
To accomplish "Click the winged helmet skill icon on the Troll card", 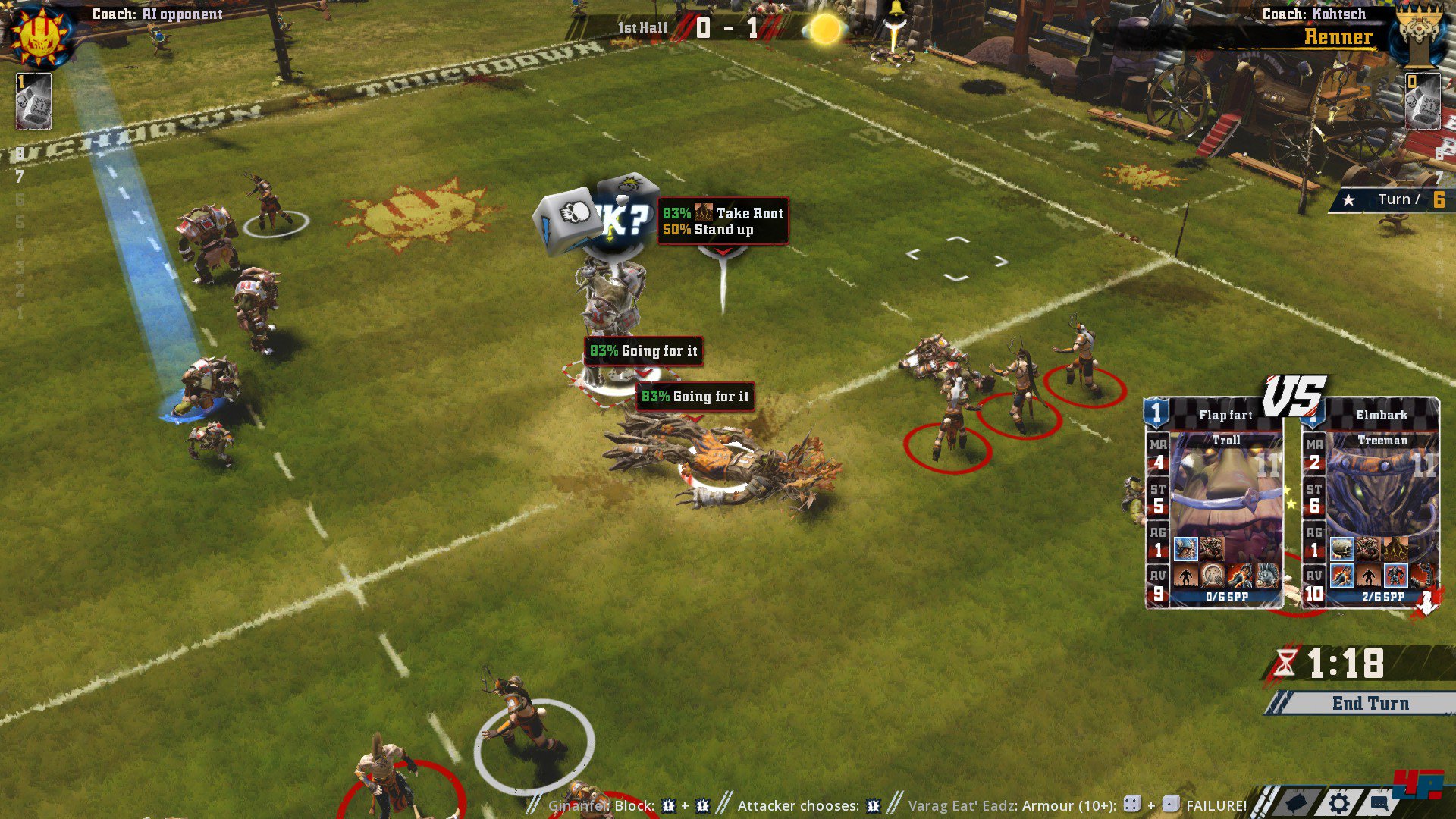I will pyautogui.click(x=1187, y=548).
